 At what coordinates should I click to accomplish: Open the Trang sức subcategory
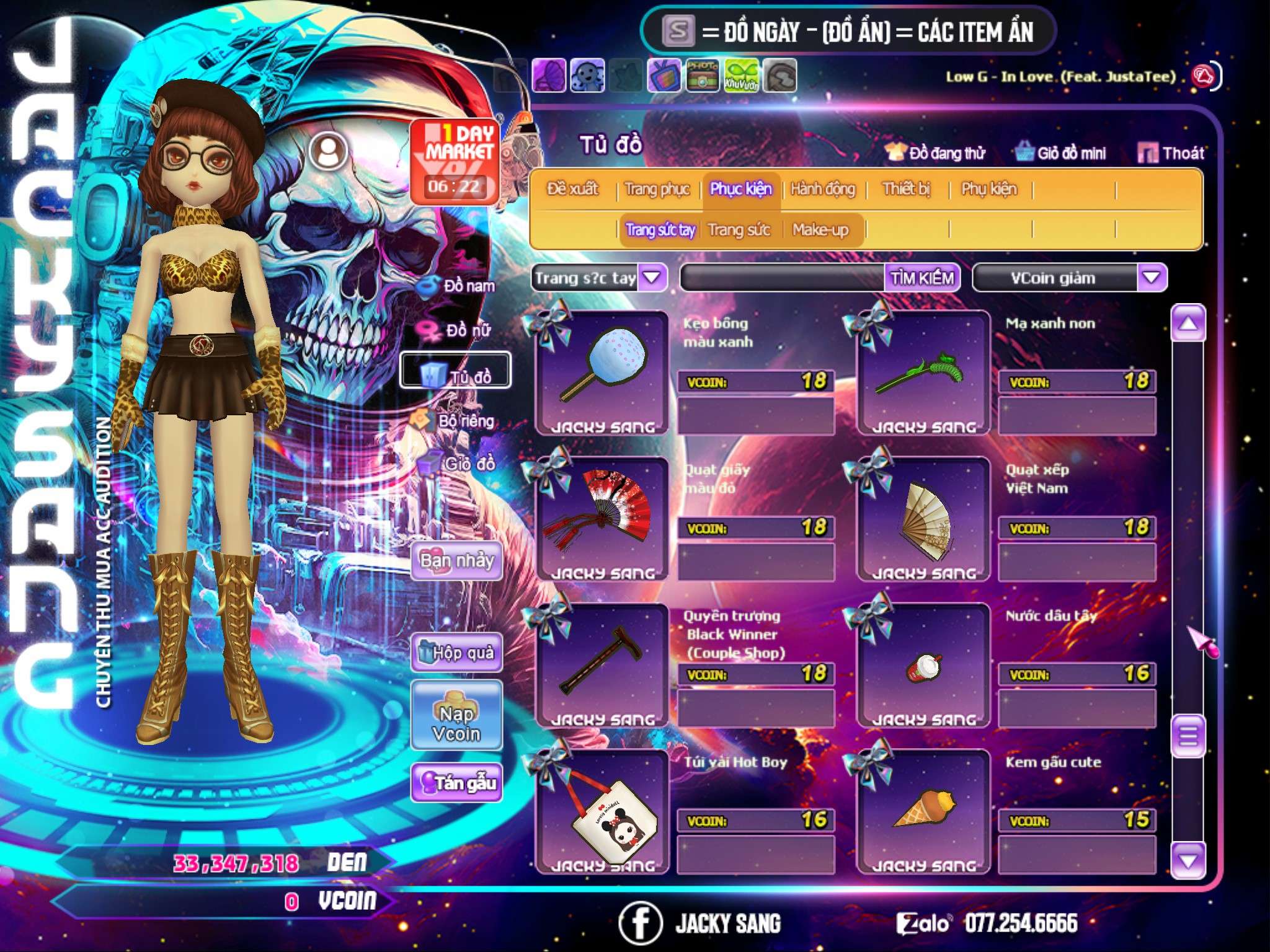739,230
